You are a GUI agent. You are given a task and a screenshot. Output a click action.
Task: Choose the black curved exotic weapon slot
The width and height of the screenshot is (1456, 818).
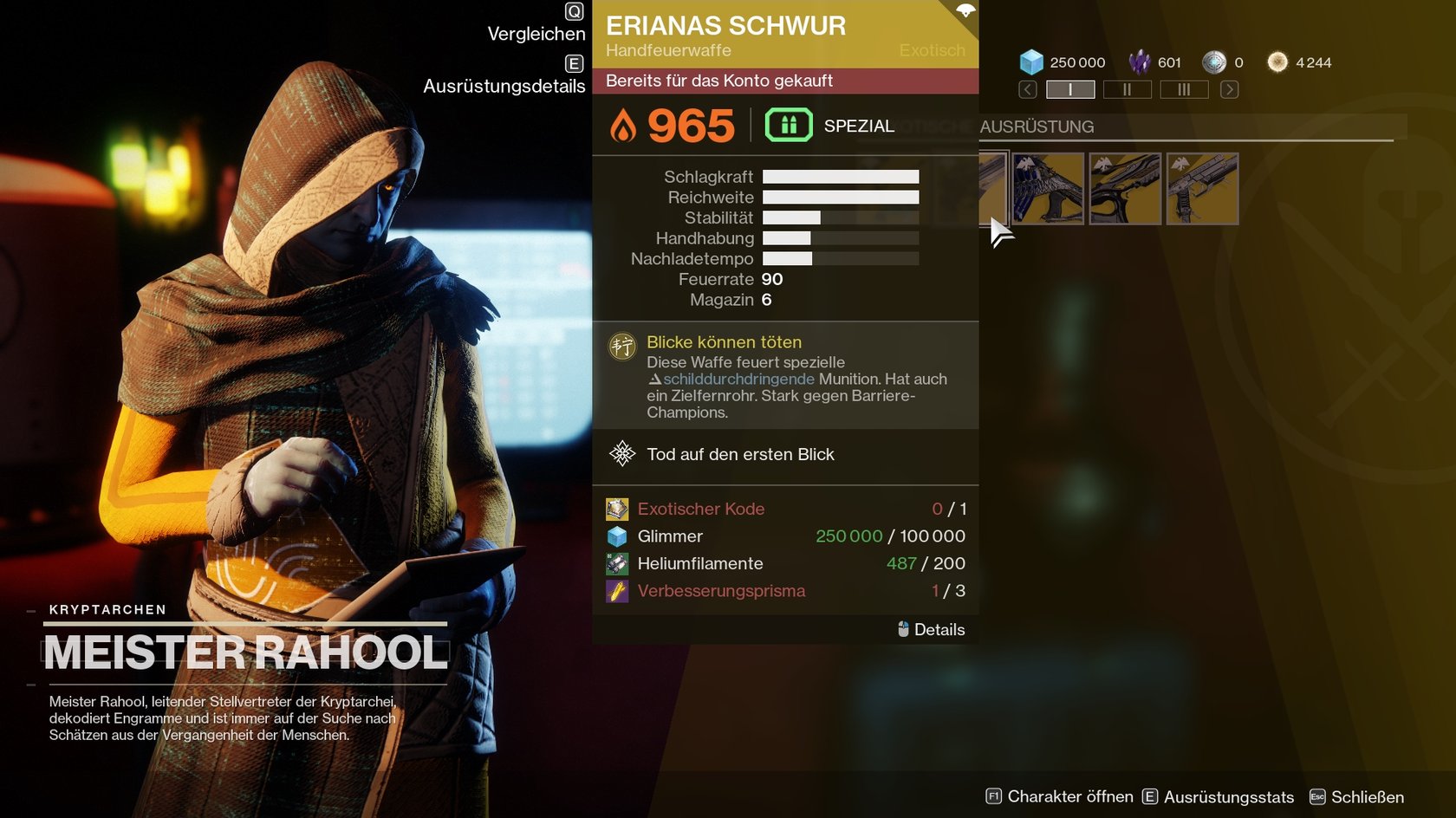pyautogui.click(x=1125, y=189)
